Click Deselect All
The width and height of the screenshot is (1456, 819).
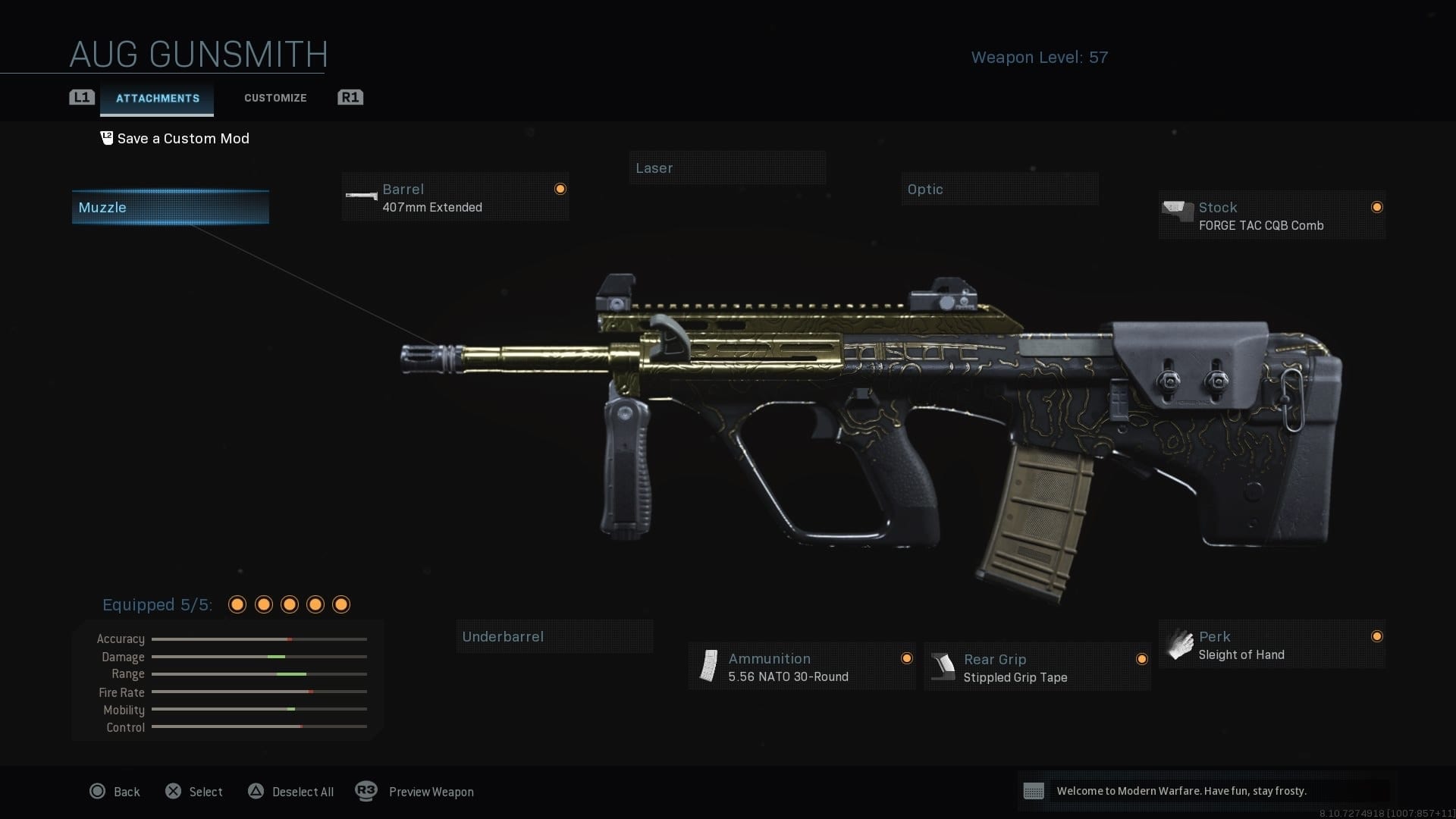pos(303,792)
